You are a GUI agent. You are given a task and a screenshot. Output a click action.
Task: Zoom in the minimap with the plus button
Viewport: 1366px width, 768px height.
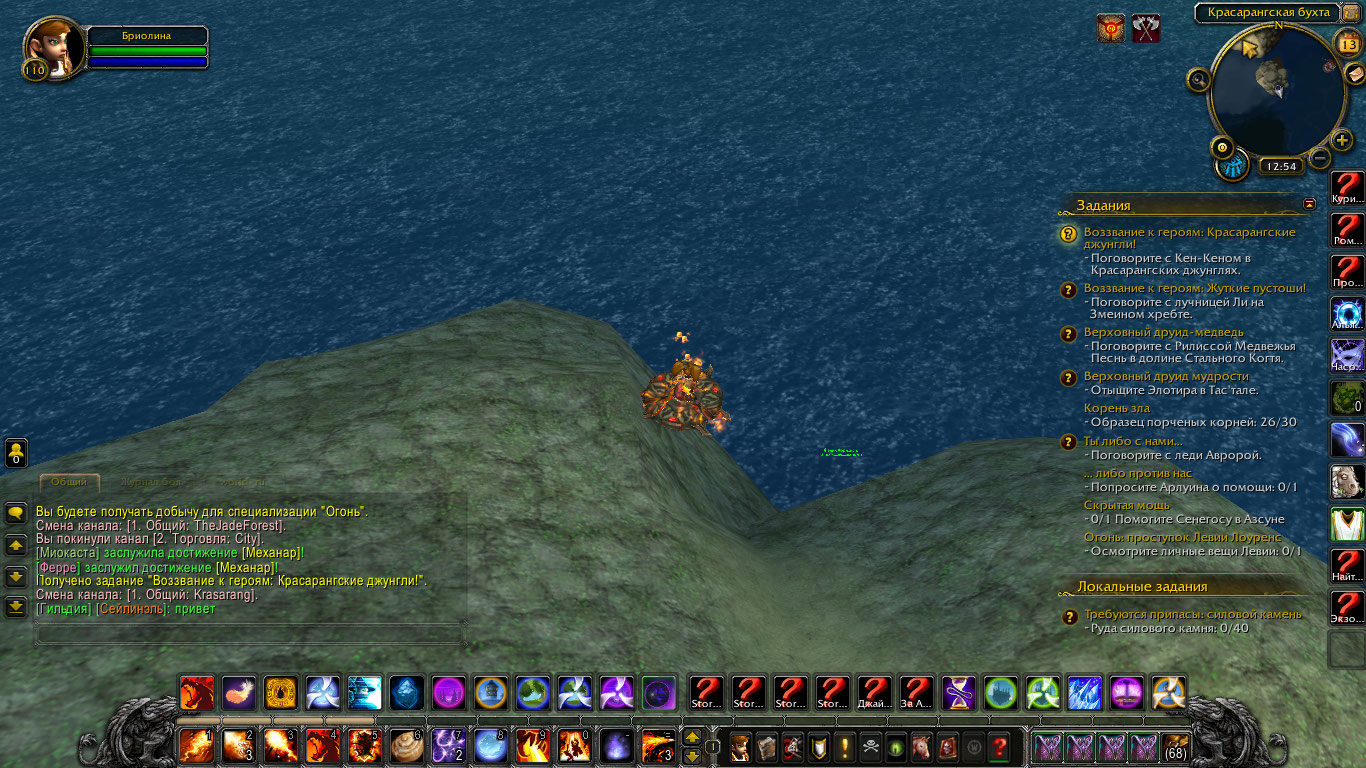[1342, 141]
